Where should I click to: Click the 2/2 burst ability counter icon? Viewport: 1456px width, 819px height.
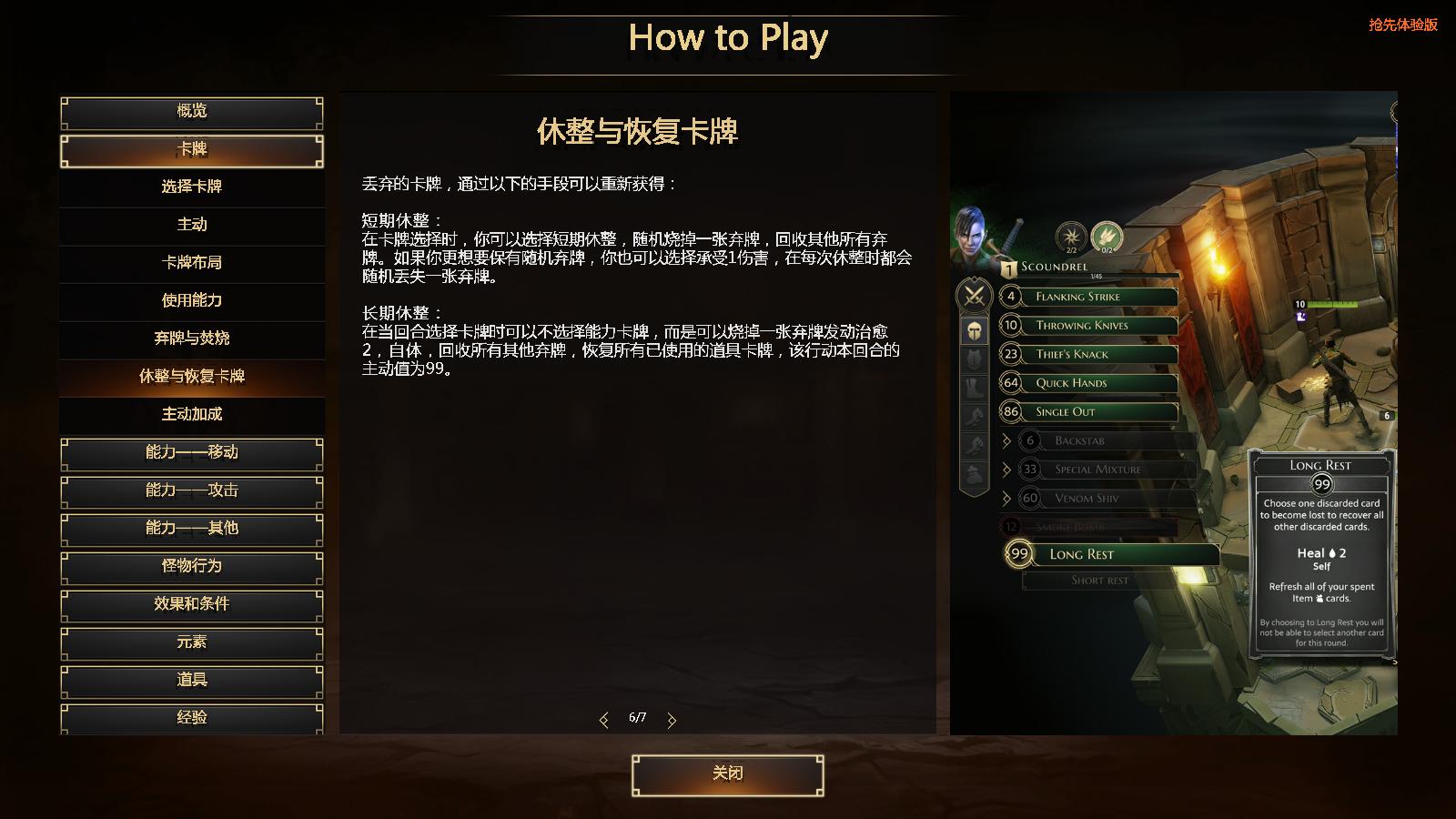click(1070, 236)
